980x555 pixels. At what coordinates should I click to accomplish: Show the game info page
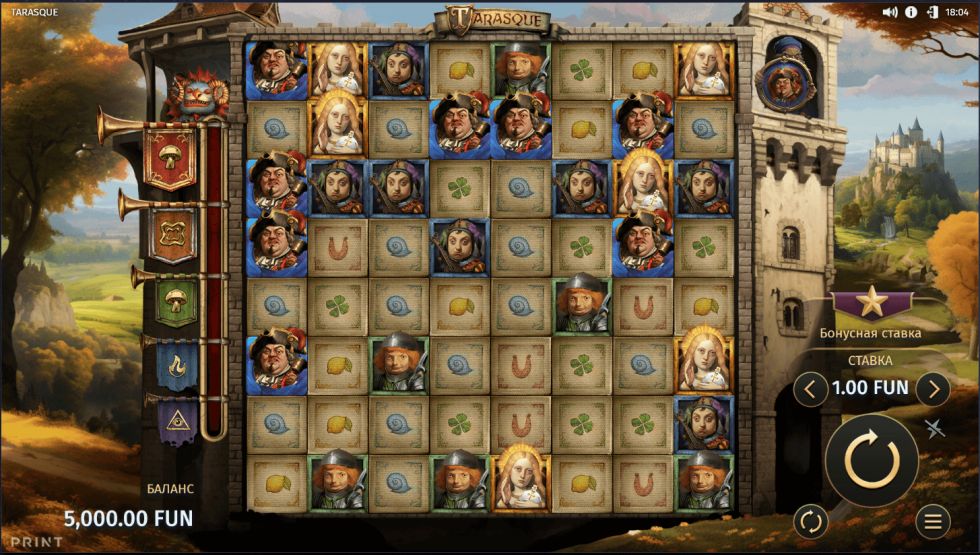911,12
